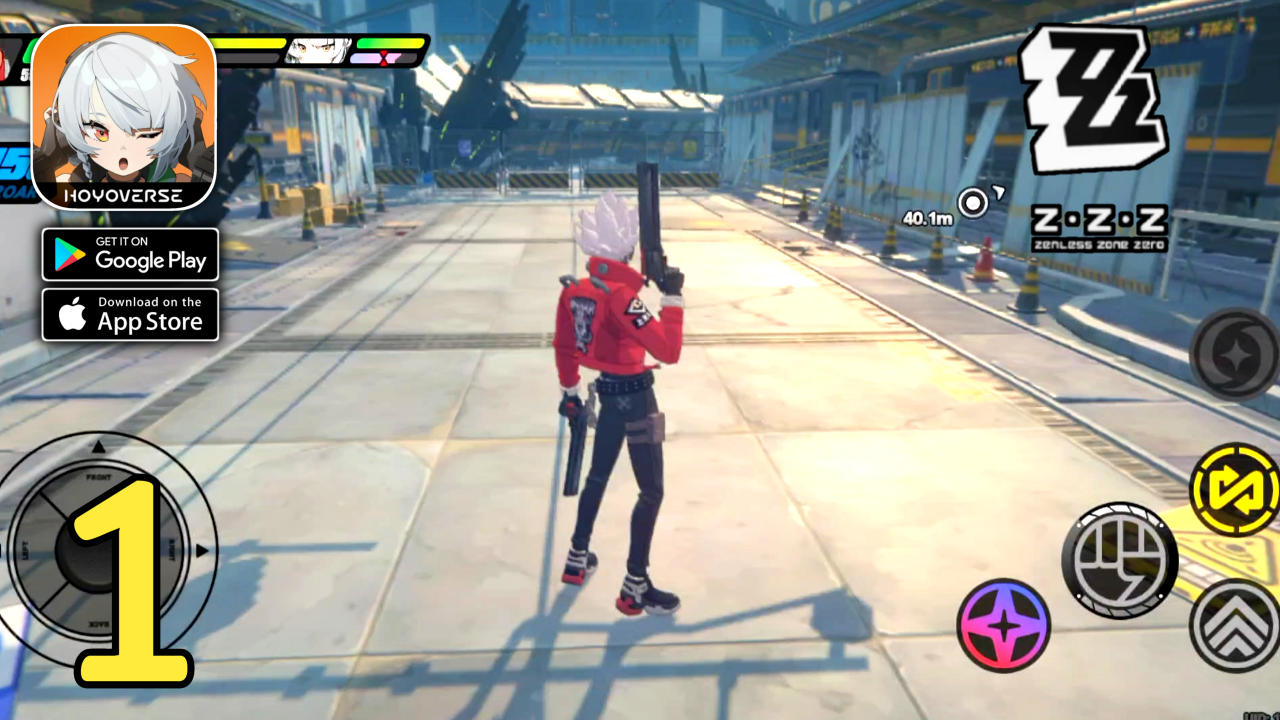Screen dimensions: 1280x720
Task: Tap the fist-shaped basic attack button
Action: coord(1120,560)
